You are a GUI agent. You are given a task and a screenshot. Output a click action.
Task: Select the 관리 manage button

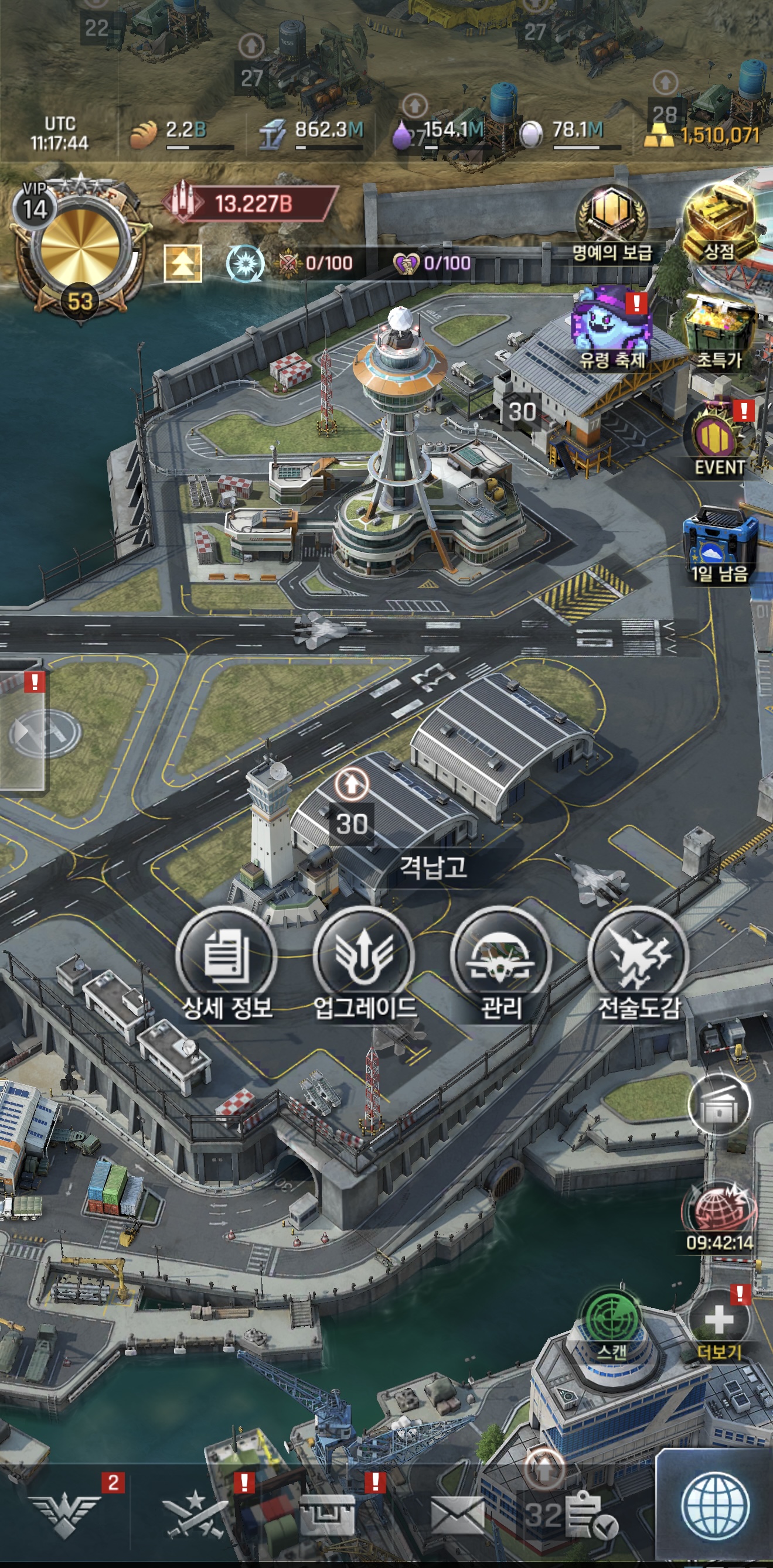(500, 958)
